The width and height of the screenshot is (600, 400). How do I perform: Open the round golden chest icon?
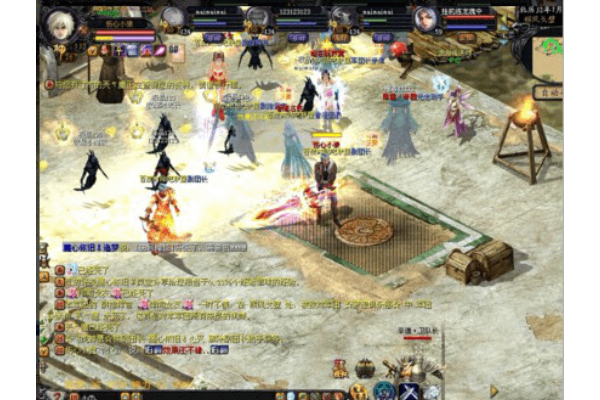click(x=366, y=368)
